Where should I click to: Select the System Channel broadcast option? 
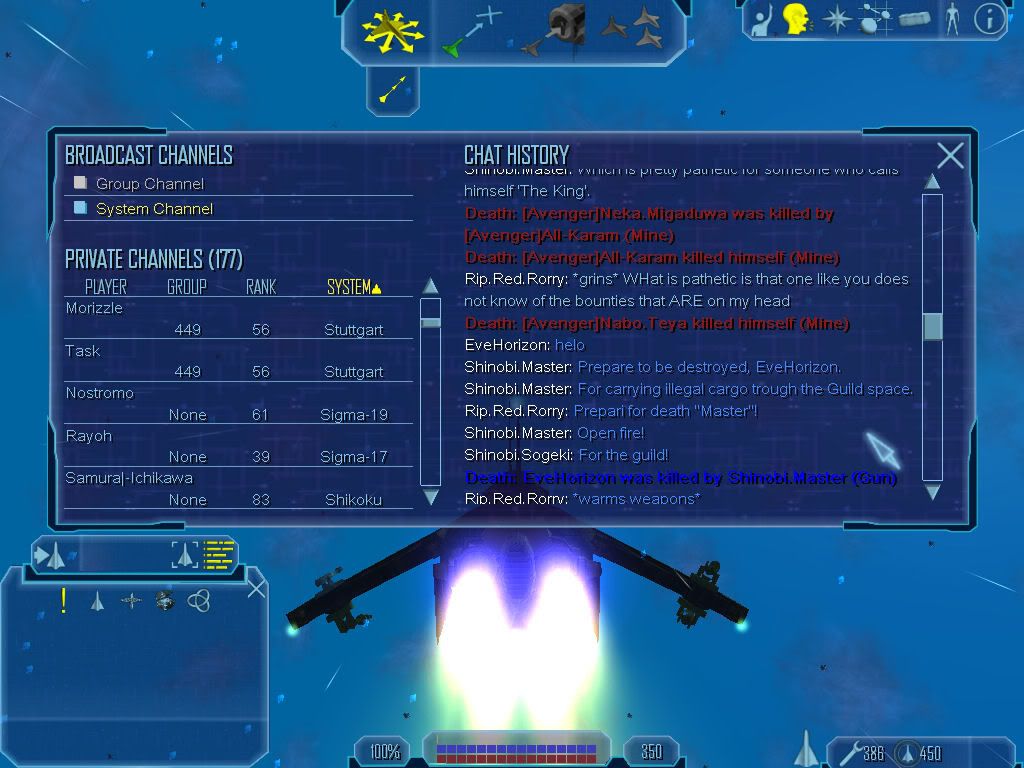pos(154,209)
